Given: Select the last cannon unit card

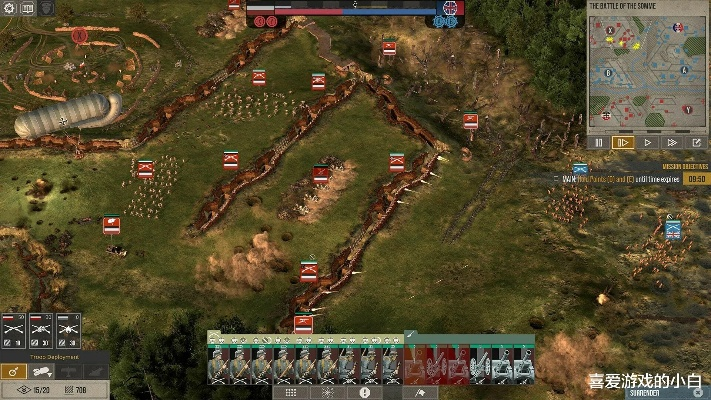Looking at the screenshot, I should (523, 366).
